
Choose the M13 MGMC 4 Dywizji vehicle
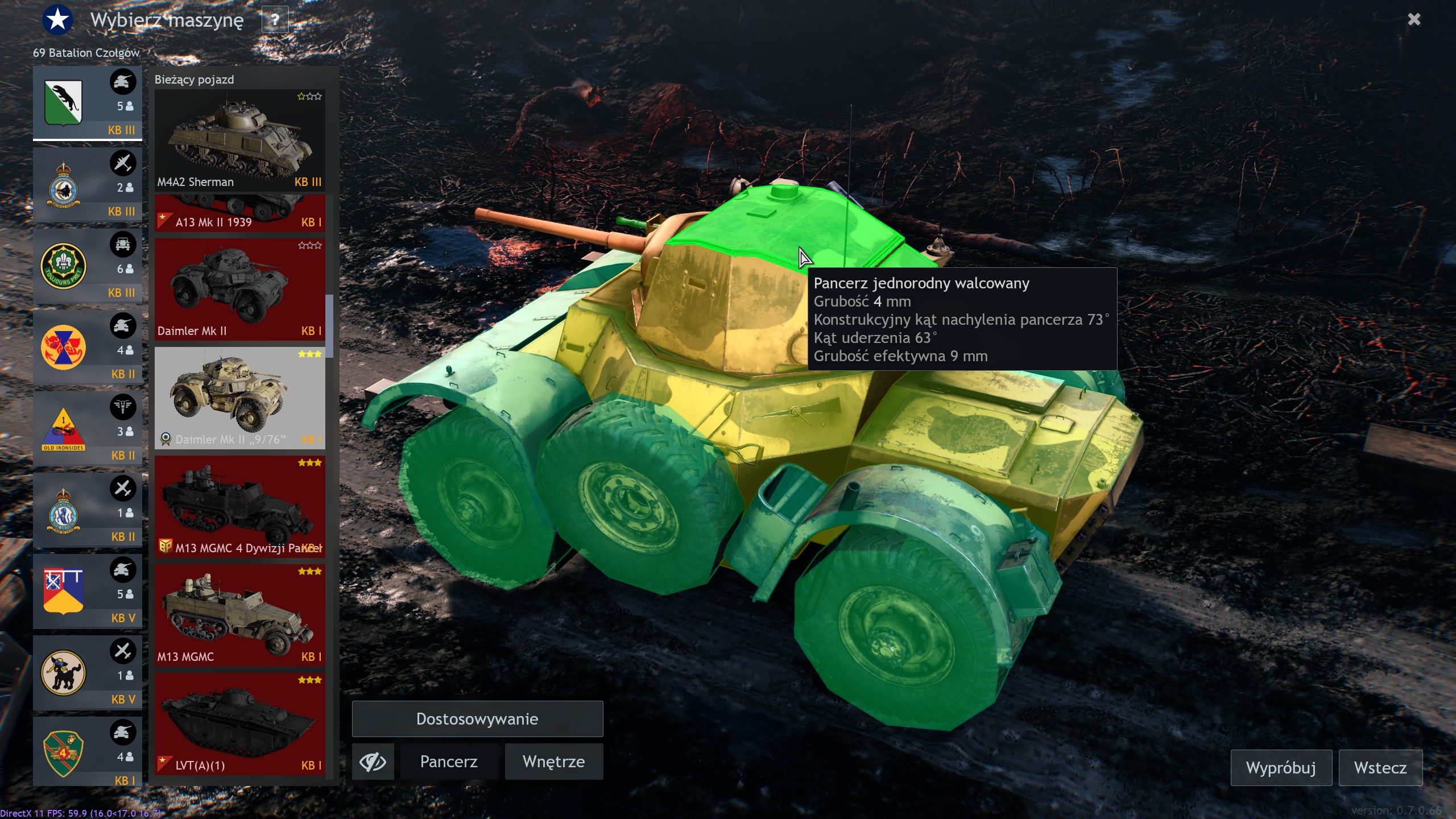(x=239, y=506)
